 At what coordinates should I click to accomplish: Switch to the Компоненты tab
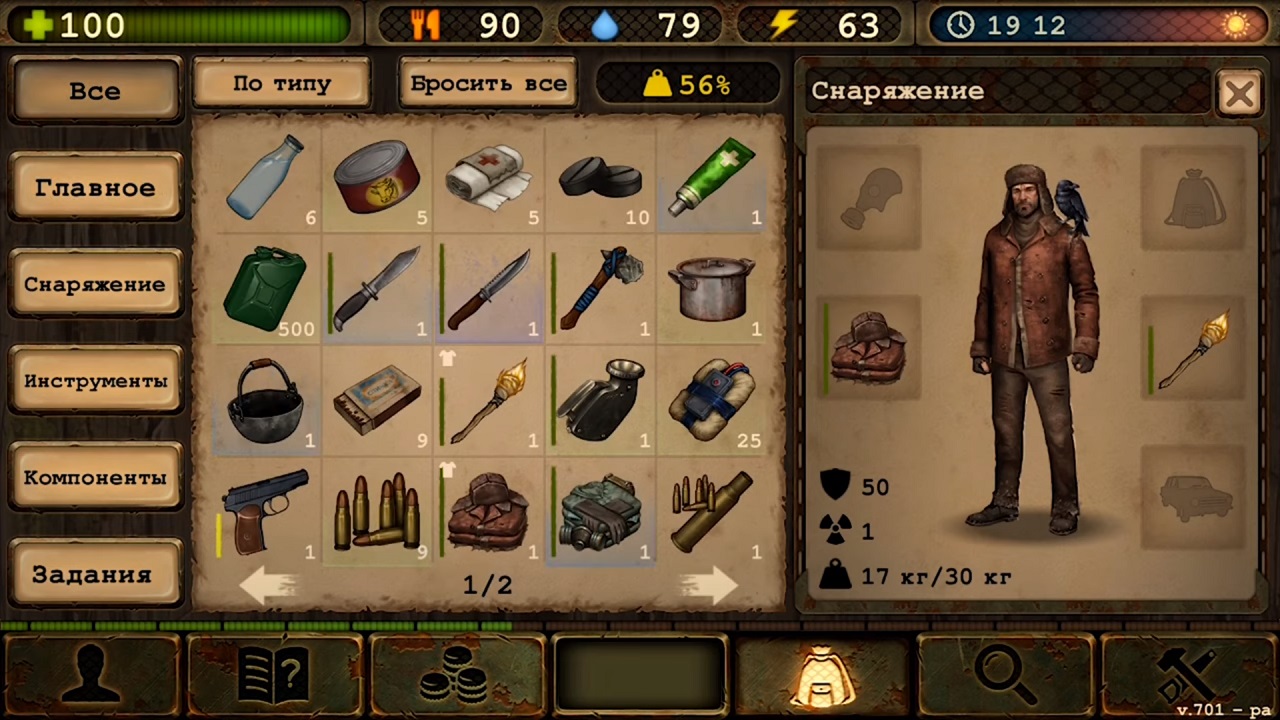95,477
